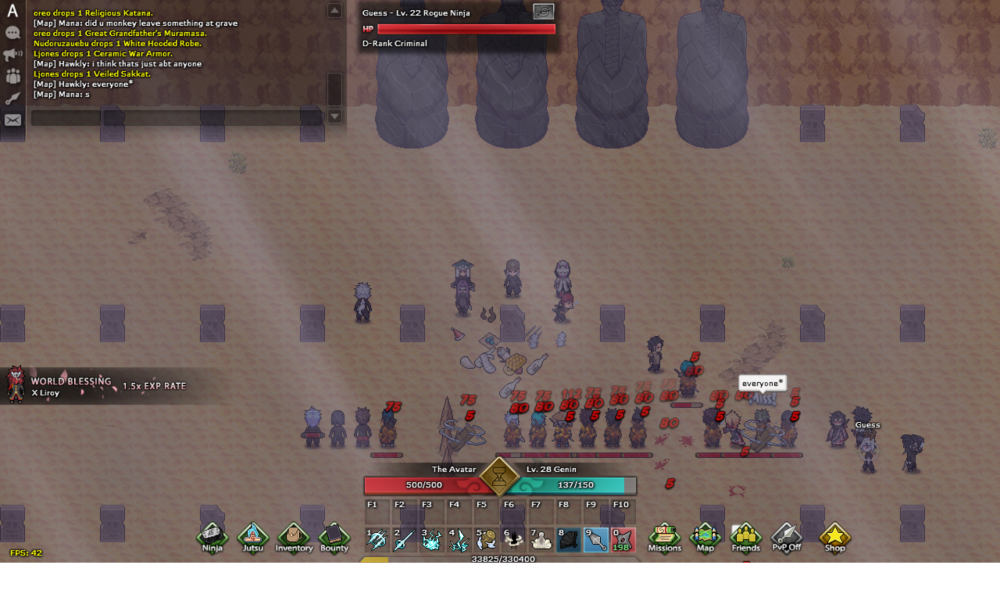Click the headband icon on Guess's target frame

[543, 11]
